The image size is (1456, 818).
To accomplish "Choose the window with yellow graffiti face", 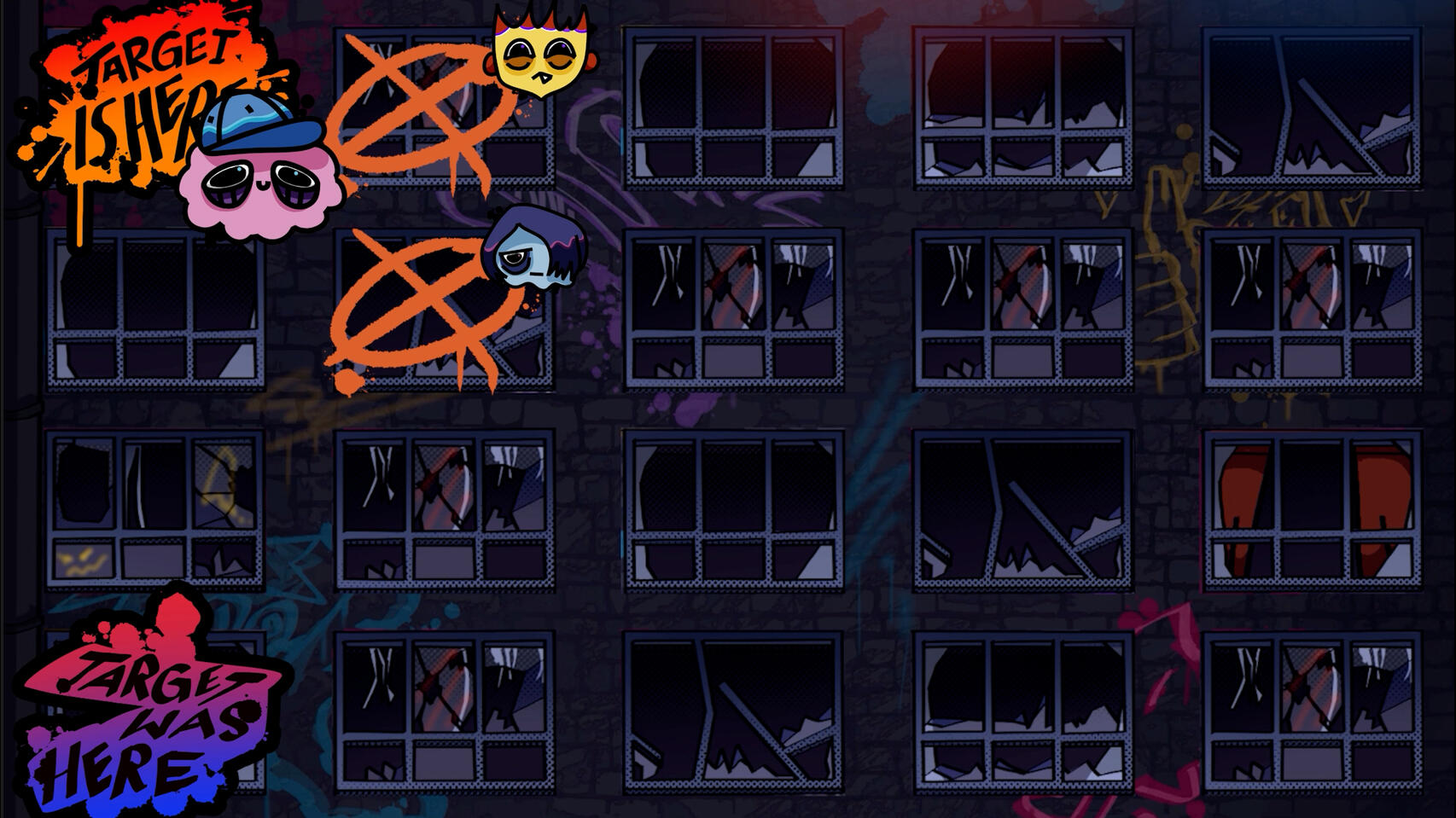I will click(x=154, y=509).
